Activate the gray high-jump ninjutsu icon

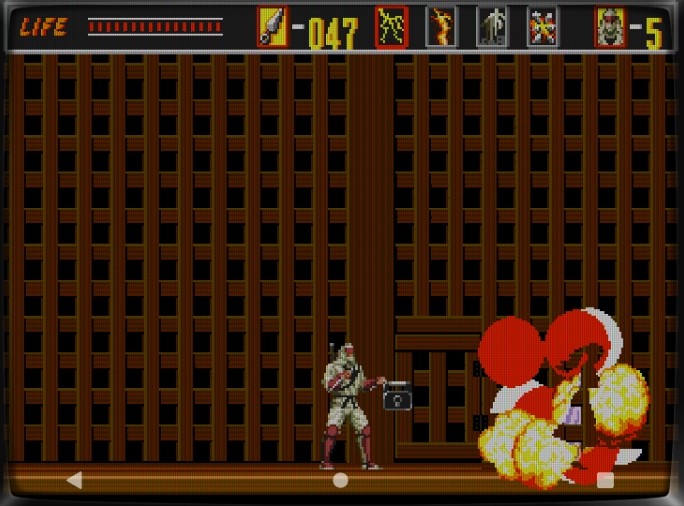coord(491,28)
